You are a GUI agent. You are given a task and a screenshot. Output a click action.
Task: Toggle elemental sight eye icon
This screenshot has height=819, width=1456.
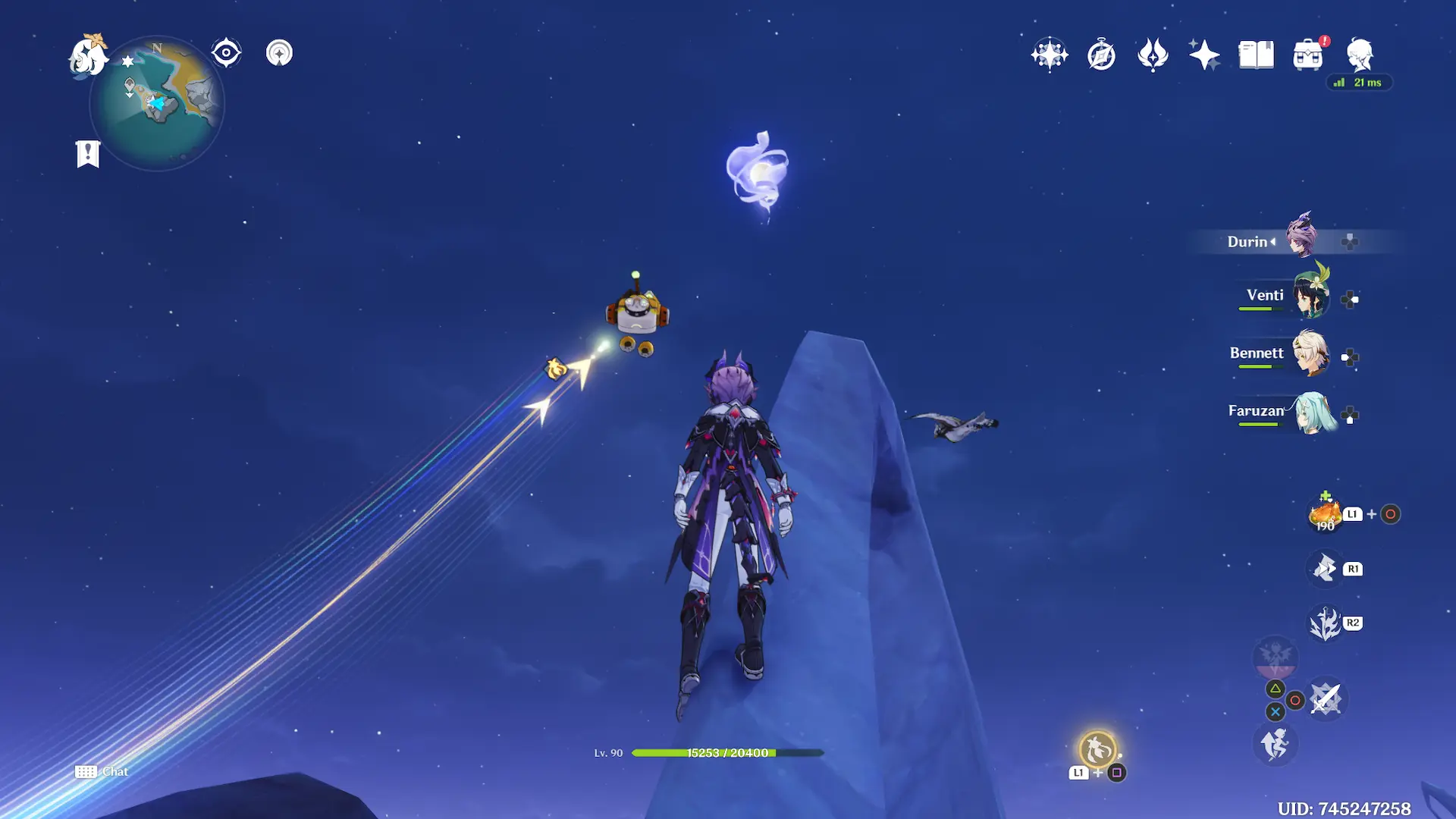[x=226, y=53]
